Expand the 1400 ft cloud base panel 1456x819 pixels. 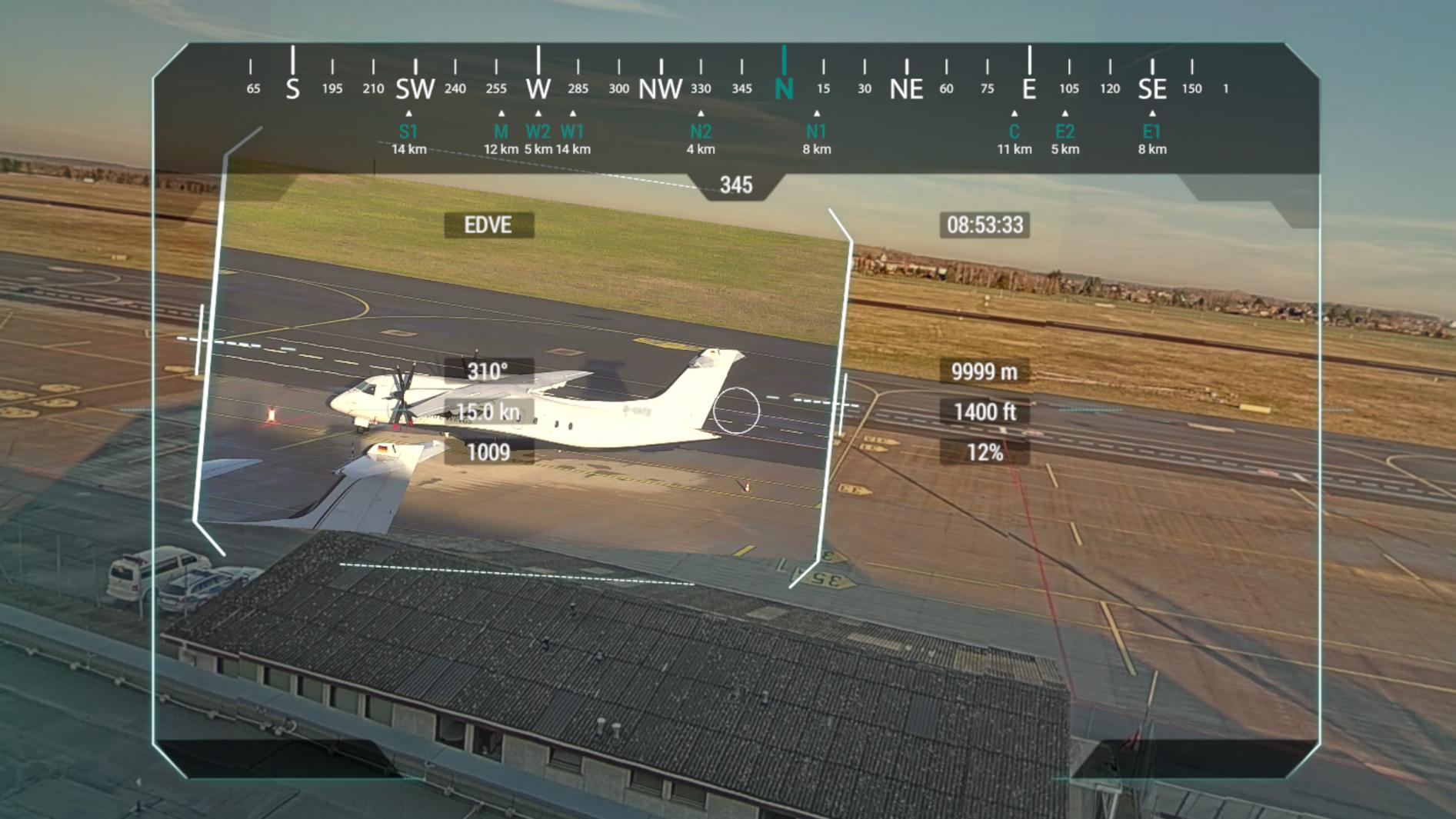(x=985, y=413)
